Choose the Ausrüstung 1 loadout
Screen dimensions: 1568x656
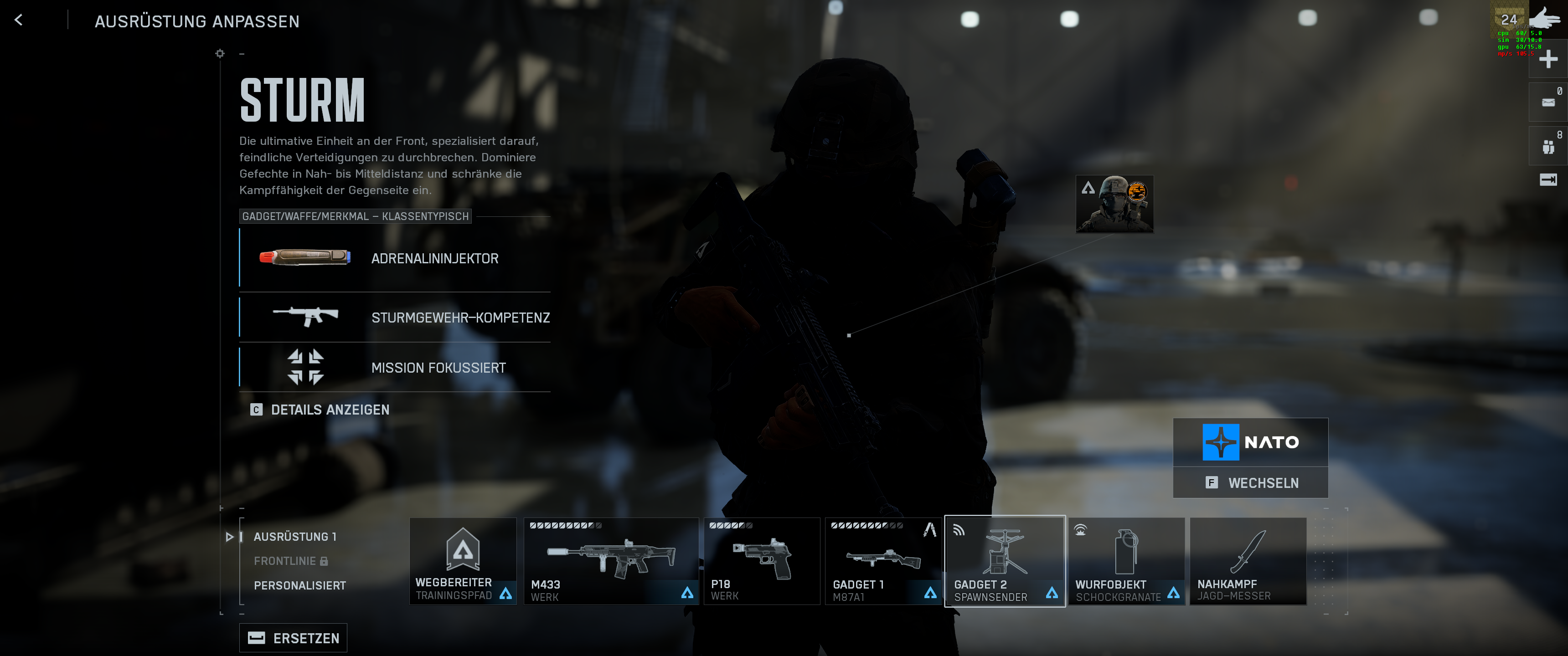(294, 537)
